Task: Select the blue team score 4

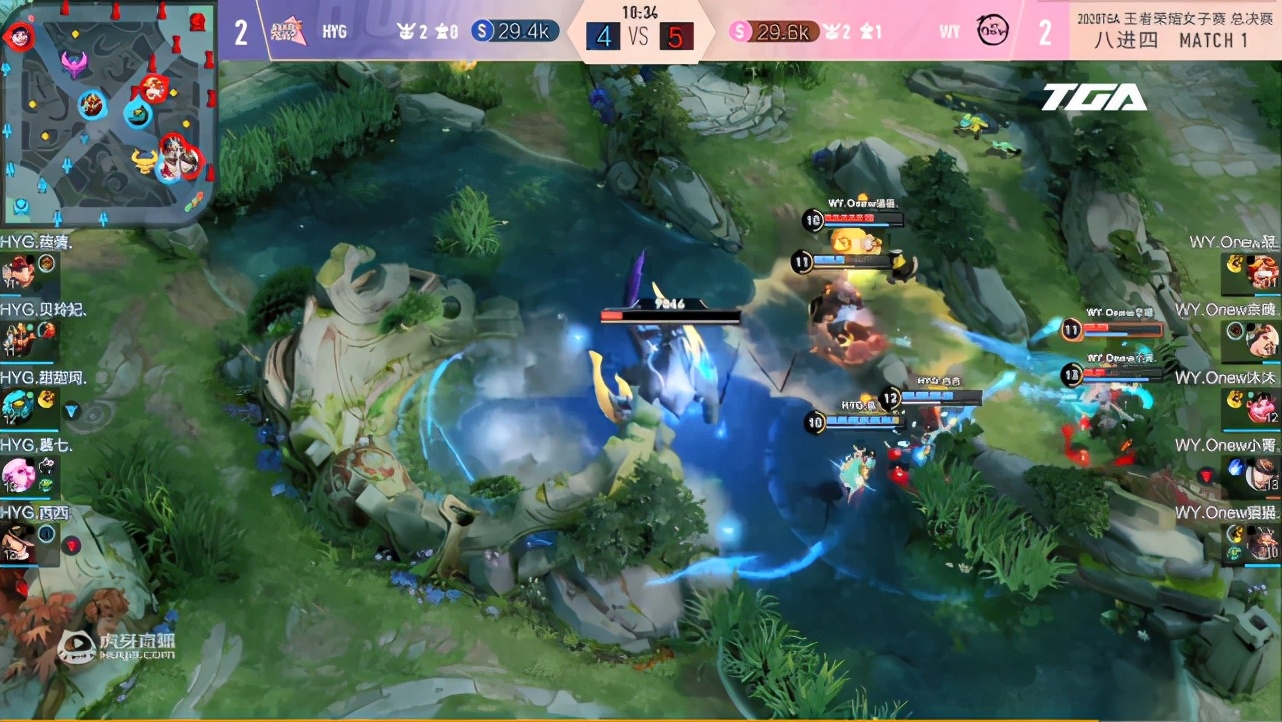Action: 603,33
